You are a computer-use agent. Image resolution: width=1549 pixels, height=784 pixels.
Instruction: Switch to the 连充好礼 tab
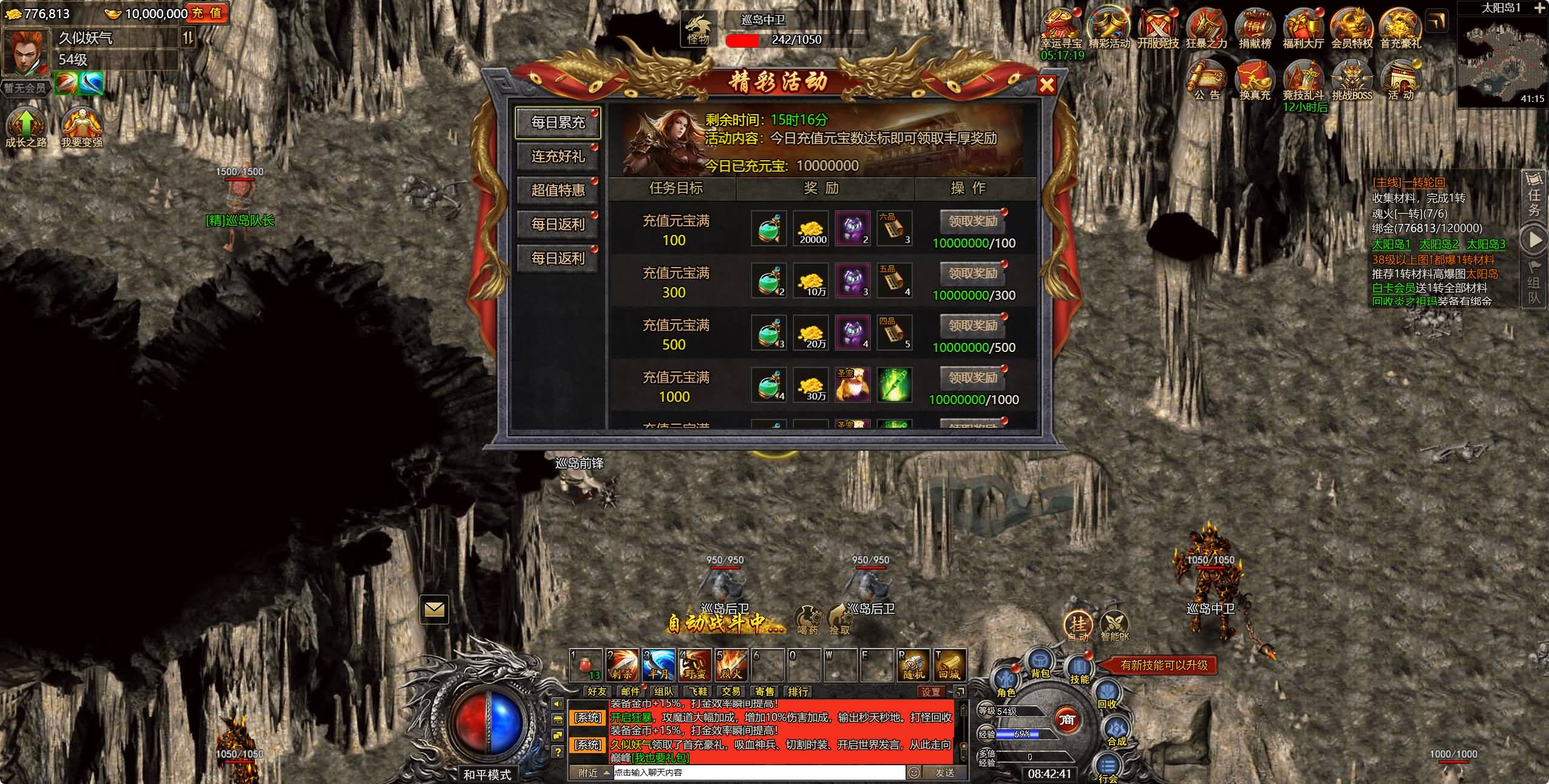pyautogui.click(x=558, y=157)
